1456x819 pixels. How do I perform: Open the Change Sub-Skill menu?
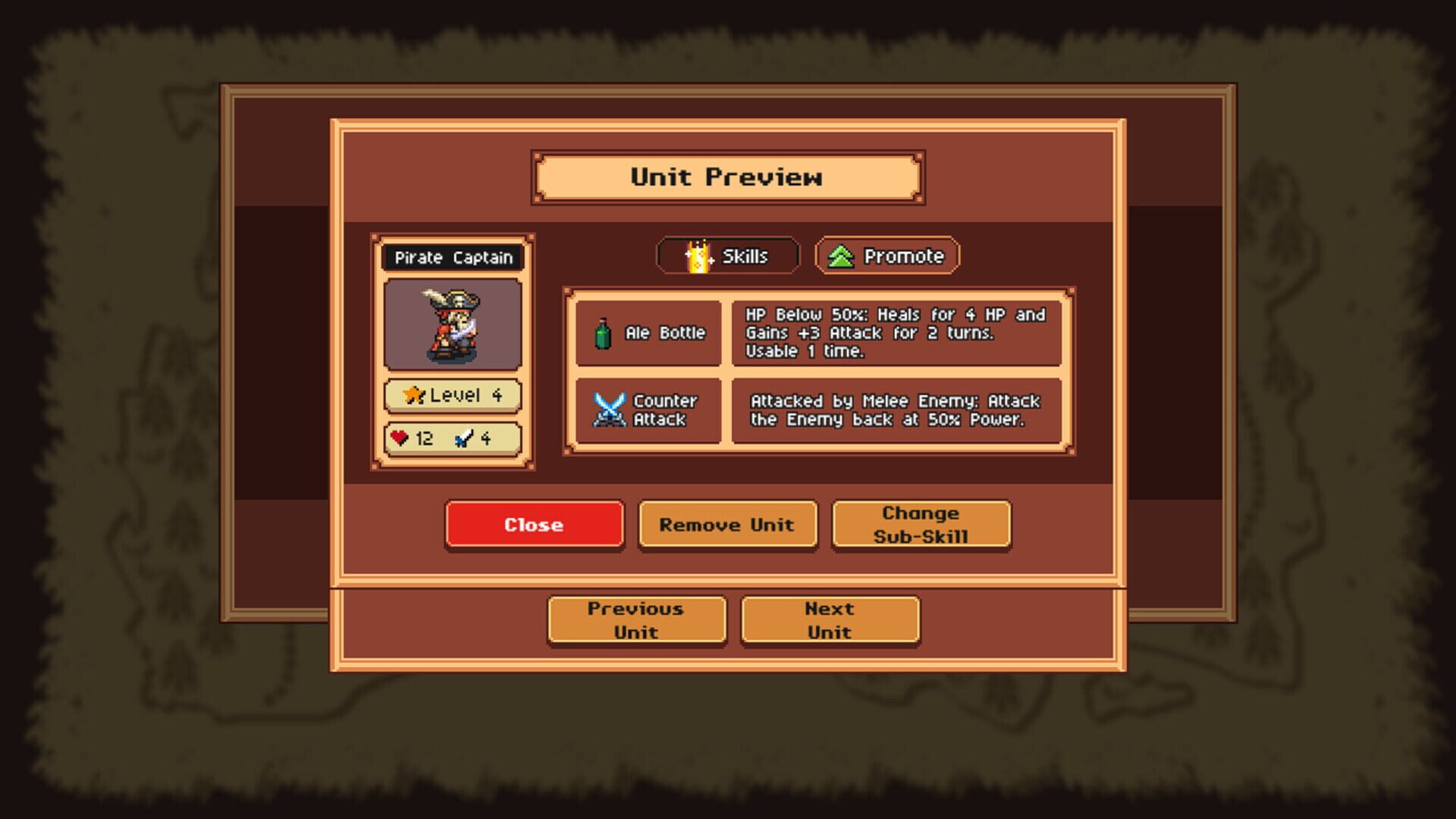pos(921,524)
